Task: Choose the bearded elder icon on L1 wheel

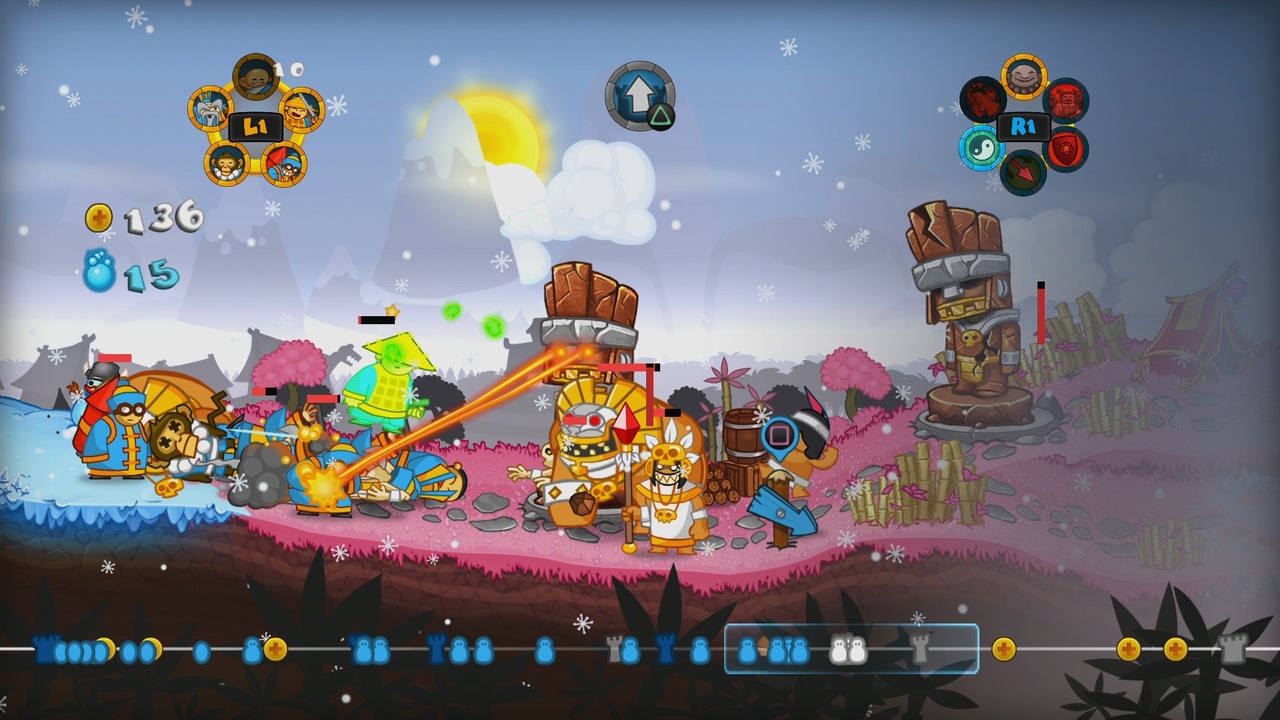Action: pos(209,109)
